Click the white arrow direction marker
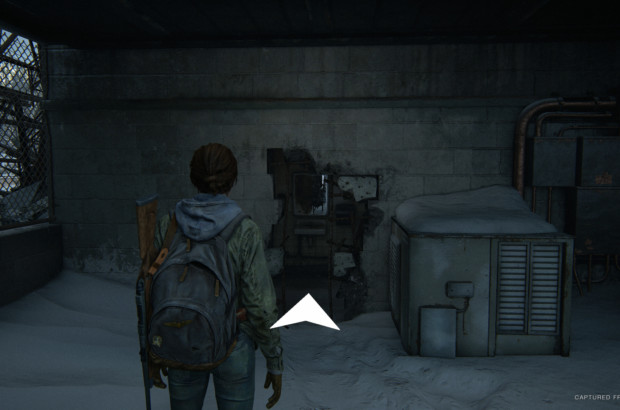 [305, 314]
